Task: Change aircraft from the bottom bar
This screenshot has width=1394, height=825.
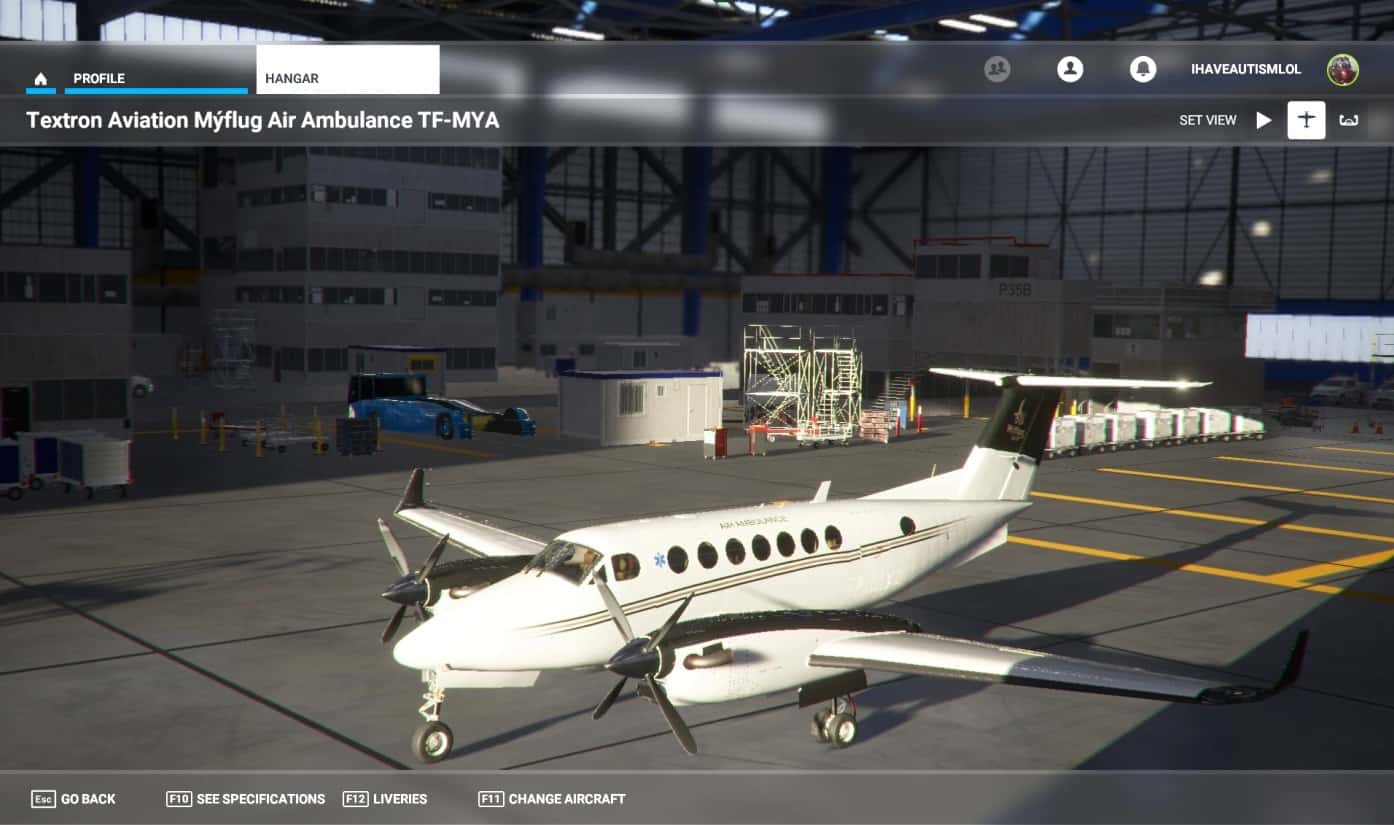Action: (x=552, y=799)
